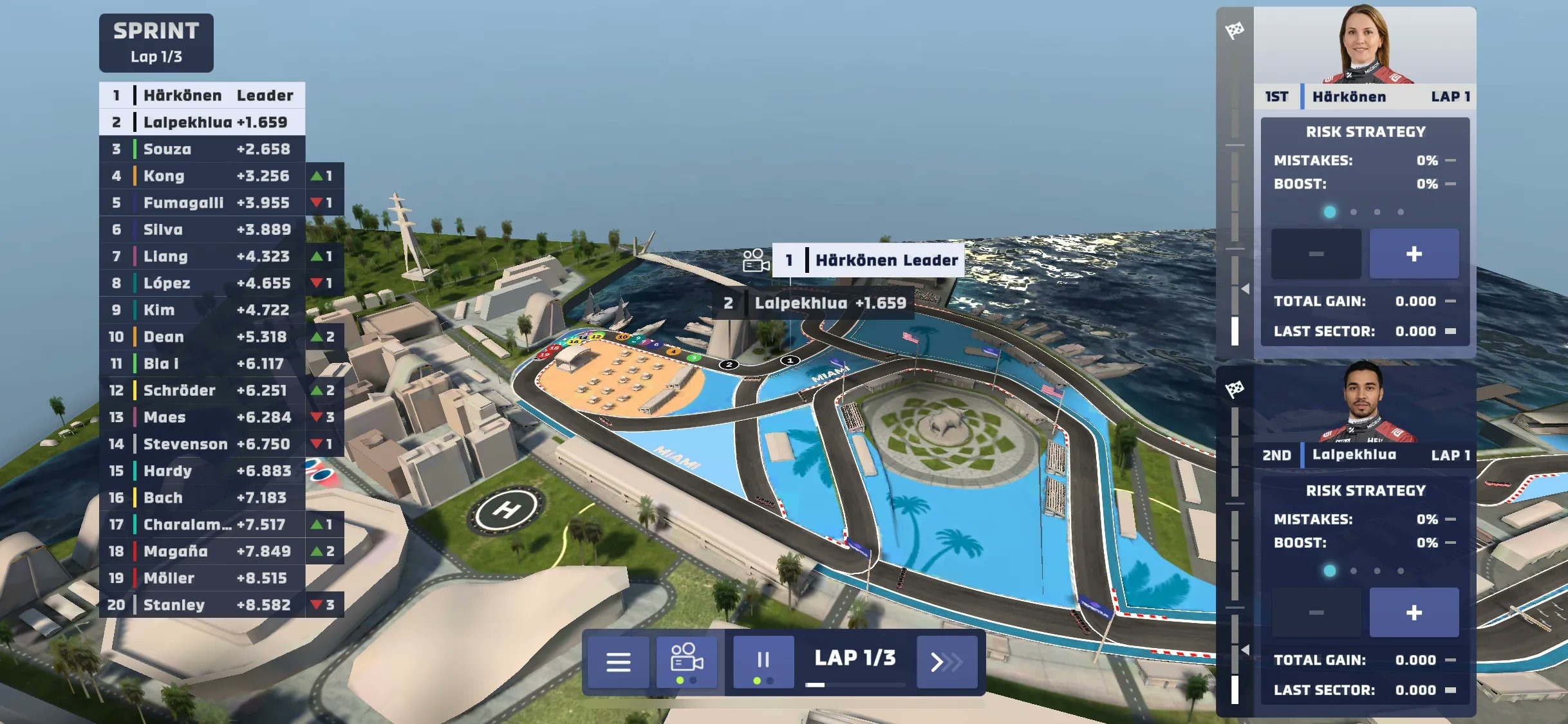
Task: Click the lap progress bar under LAP 1/3
Action: [x=856, y=684]
